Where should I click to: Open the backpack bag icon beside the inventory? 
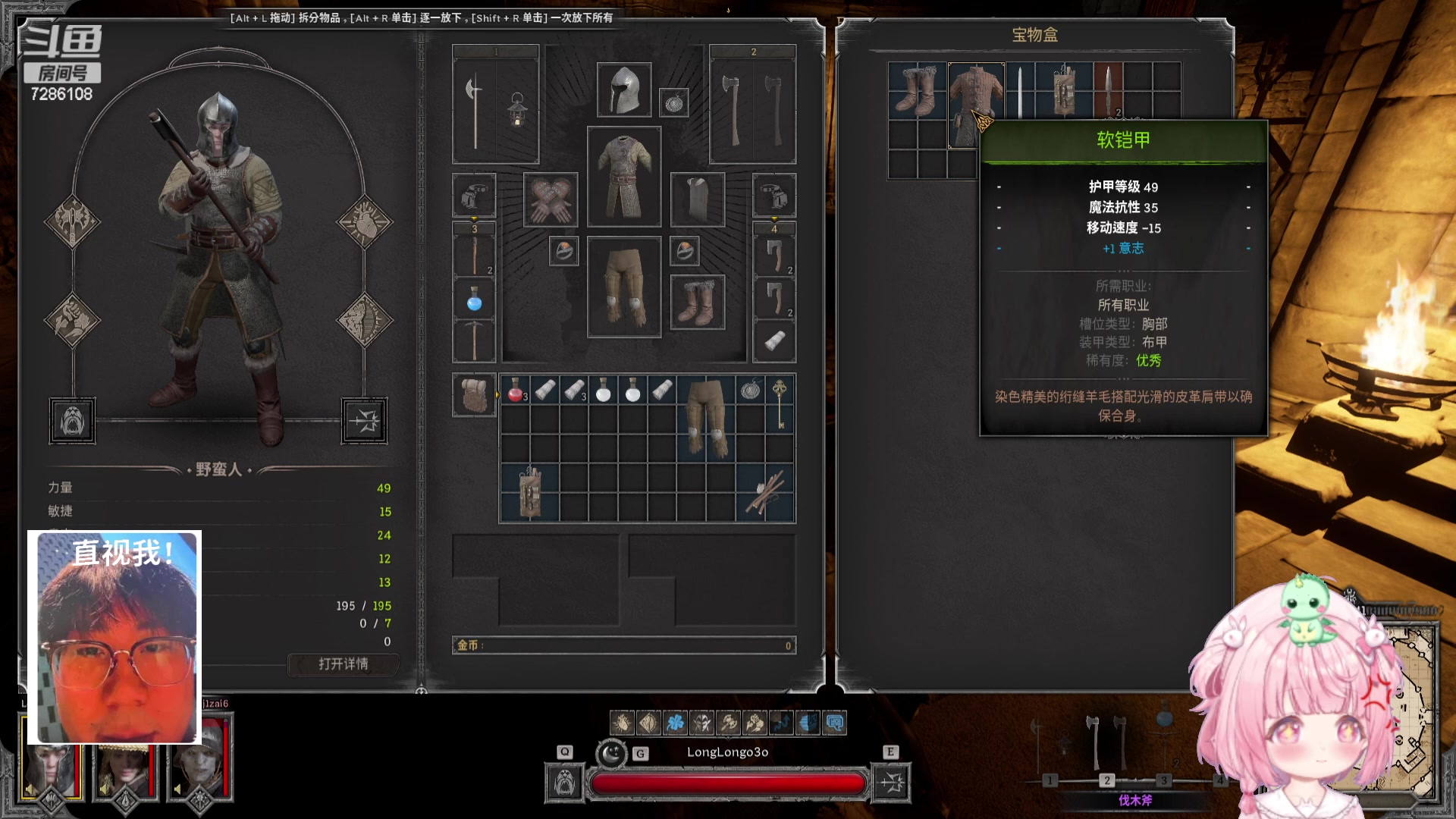[475, 395]
